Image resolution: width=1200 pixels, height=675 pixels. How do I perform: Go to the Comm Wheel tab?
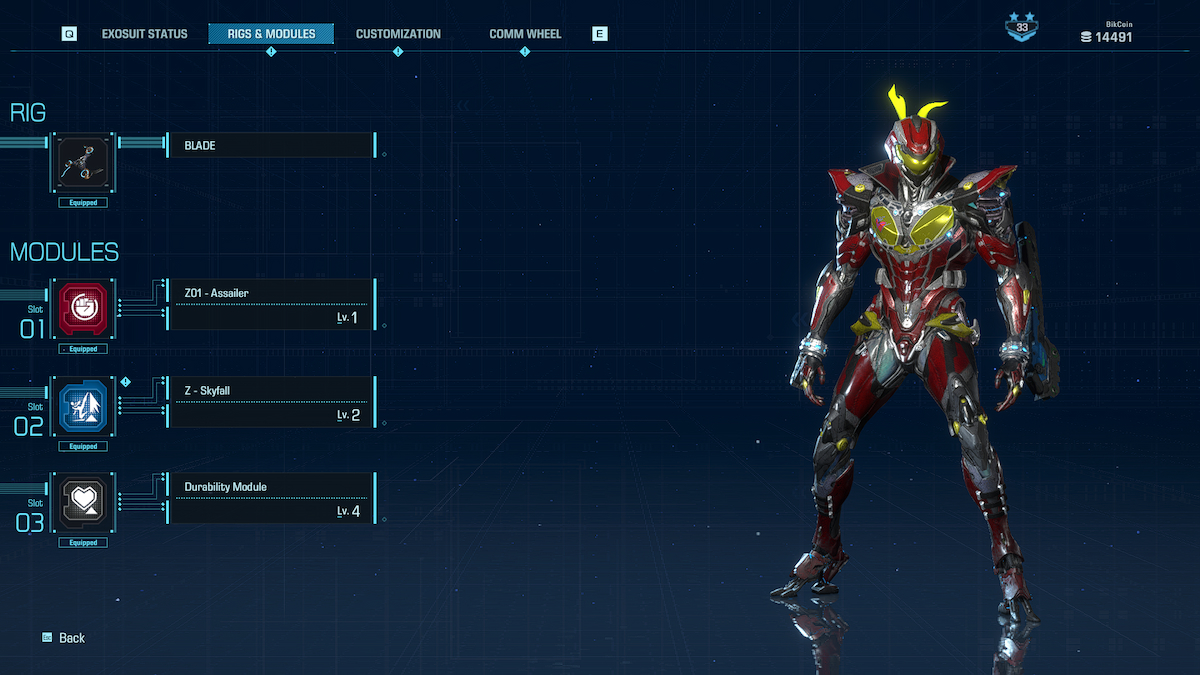pos(525,34)
